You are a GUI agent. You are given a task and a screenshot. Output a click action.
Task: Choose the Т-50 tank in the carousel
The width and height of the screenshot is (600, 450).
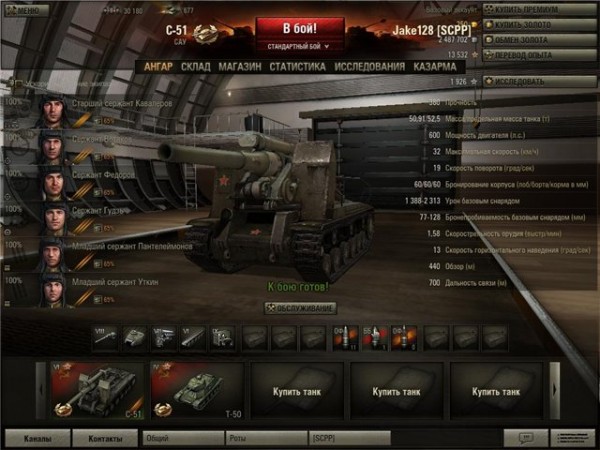pos(196,388)
